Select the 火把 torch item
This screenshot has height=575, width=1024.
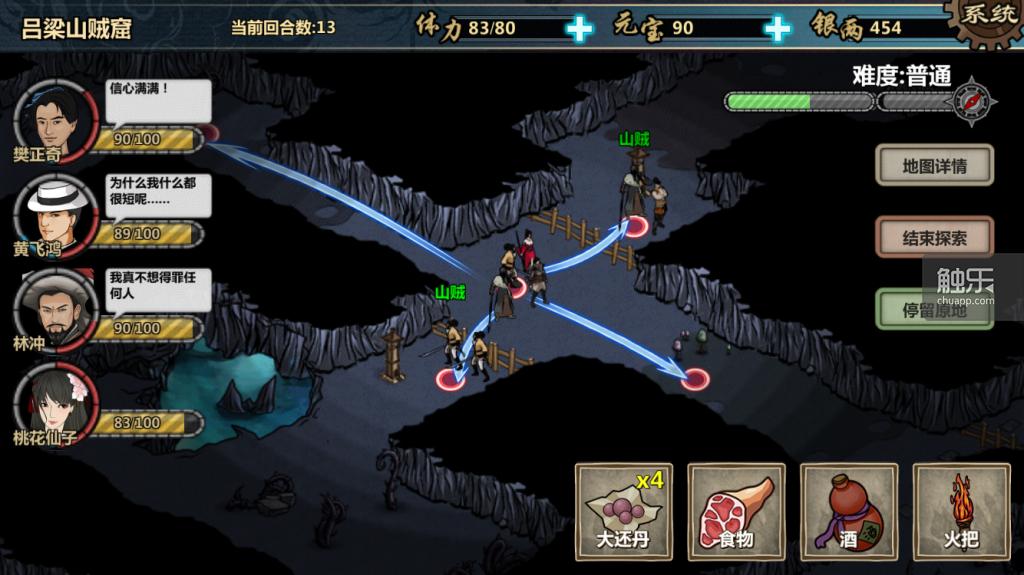(961, 511)
